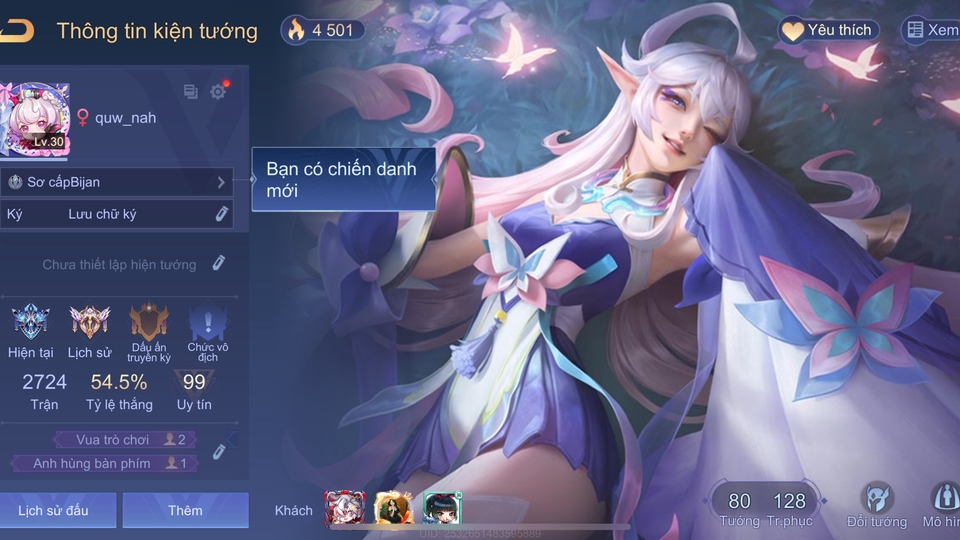Open the settings gear on the profile card
This screenshot has width=960, height=540.
click(218, 92)
